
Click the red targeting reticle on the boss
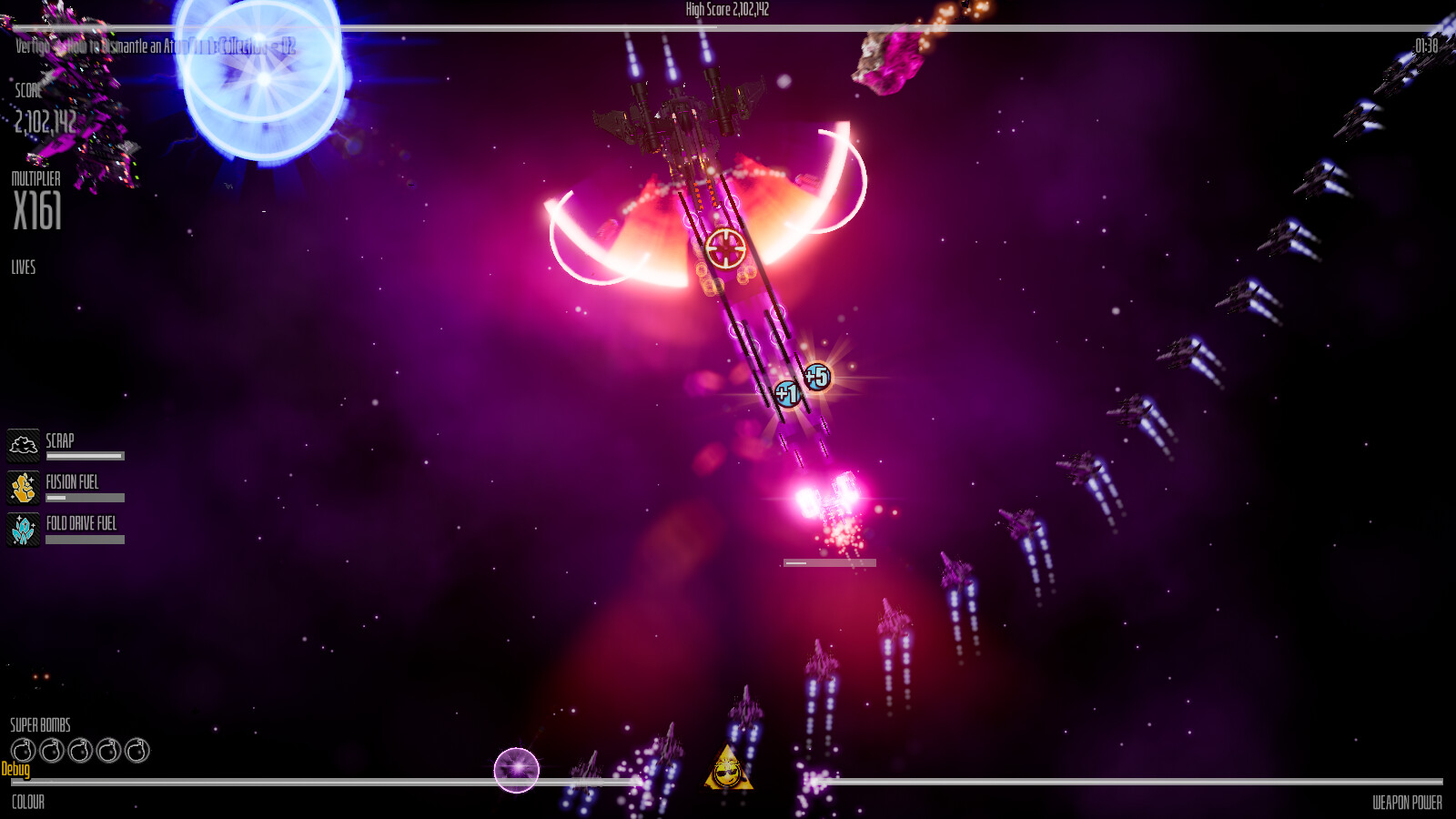click(x=725, y=247)
